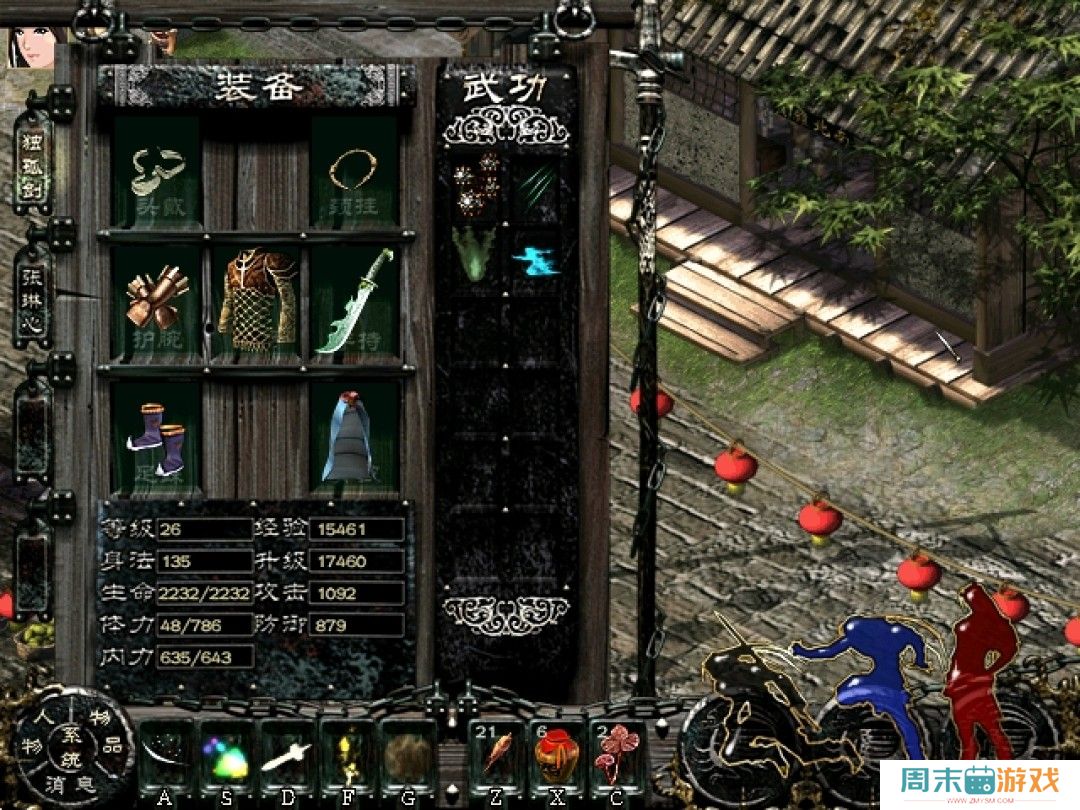
Task: Select the blue cloak equipment slot
Action: pos(355,437)
